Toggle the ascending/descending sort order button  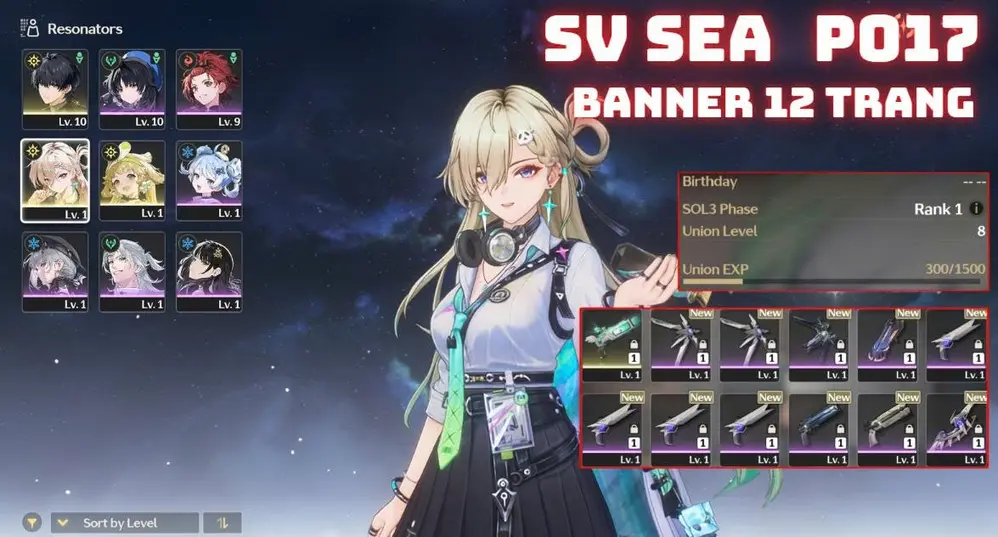[222, 523]
